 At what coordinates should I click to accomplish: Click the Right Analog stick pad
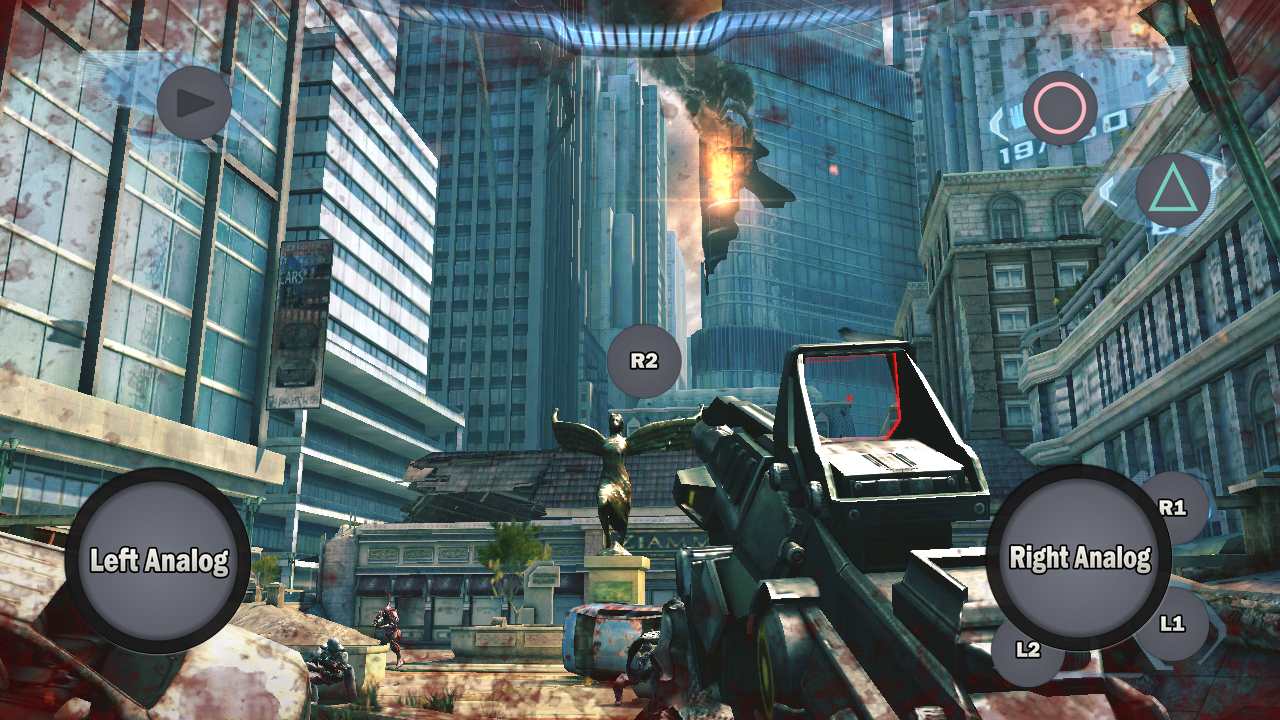pyautogui.click(x=1079, y=557)
